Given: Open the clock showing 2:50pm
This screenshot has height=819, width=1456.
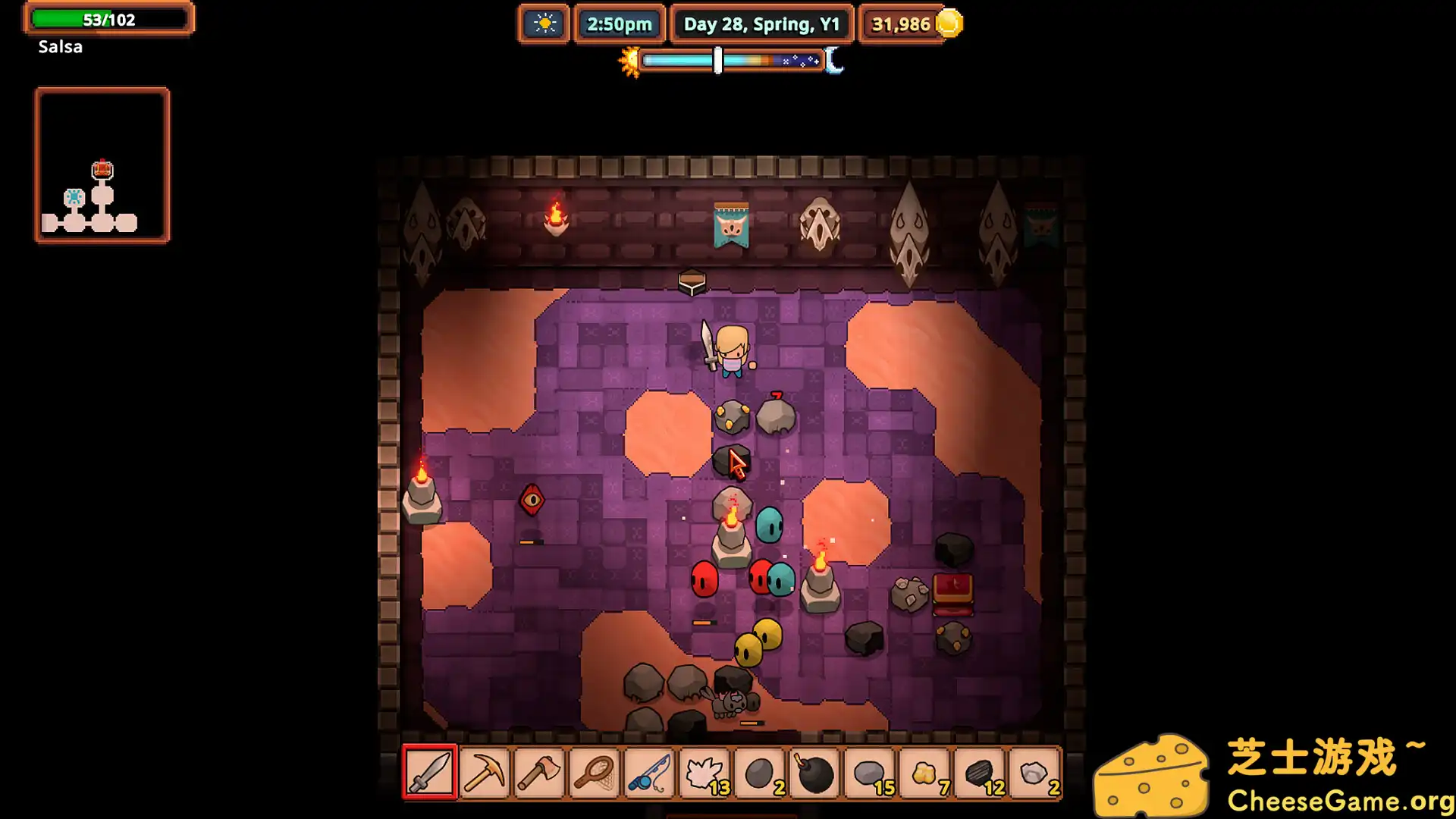Looking at the screenshot, I should pos(620,24).
